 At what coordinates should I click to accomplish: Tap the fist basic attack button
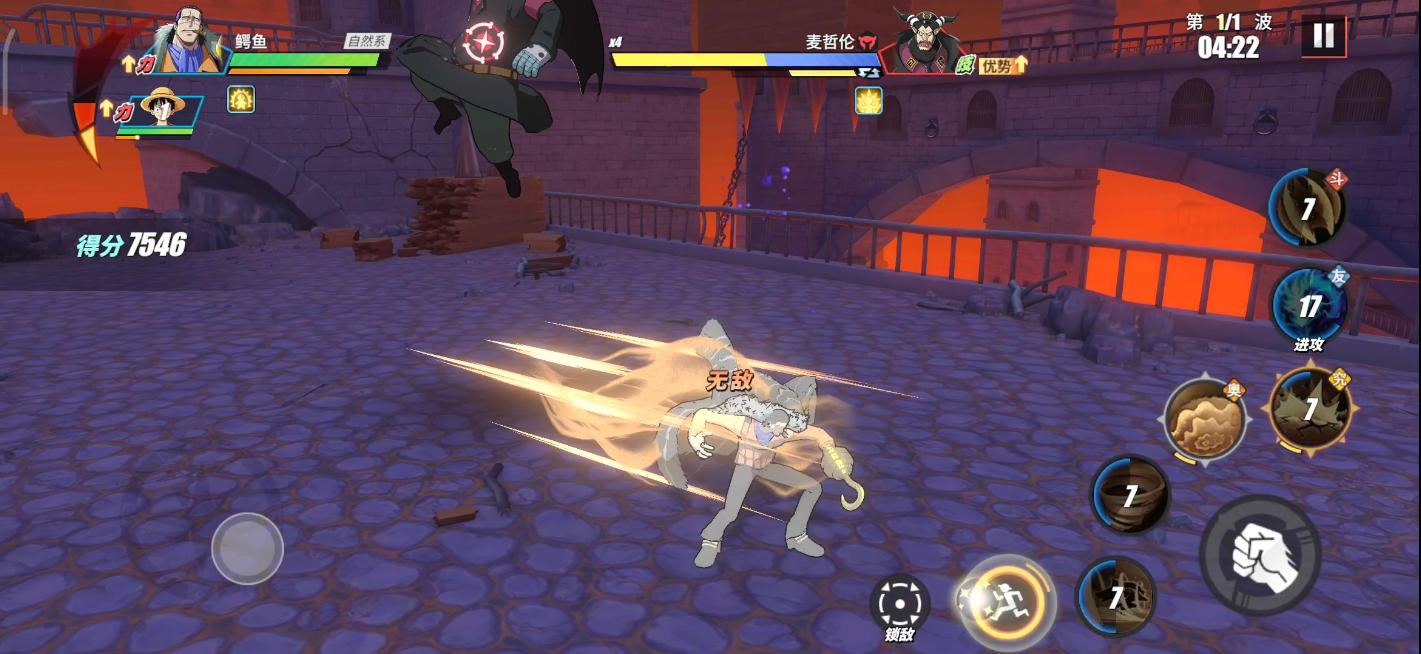(x=1260, y=553)
